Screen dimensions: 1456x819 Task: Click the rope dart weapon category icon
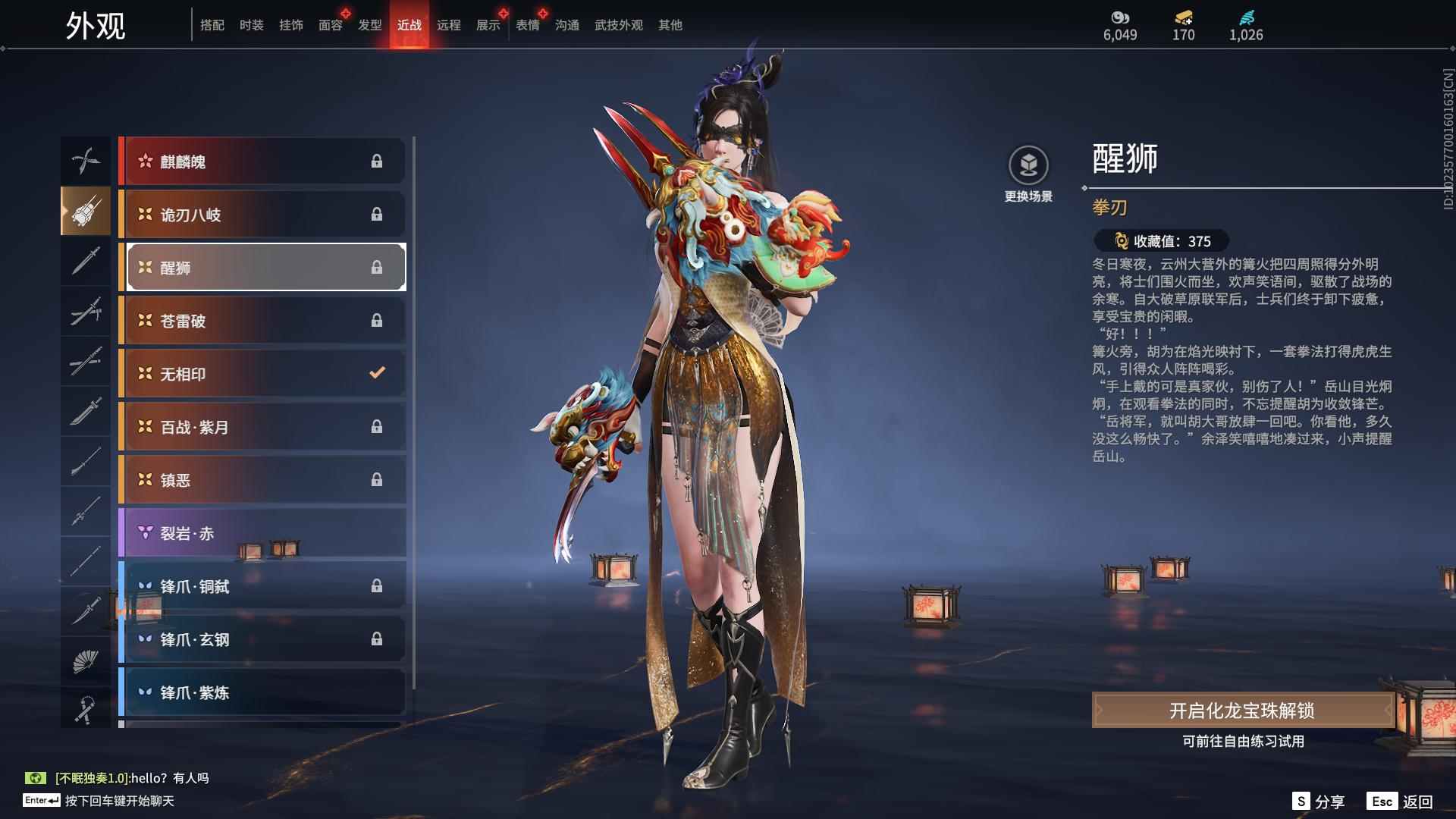(x=86, y=711)
